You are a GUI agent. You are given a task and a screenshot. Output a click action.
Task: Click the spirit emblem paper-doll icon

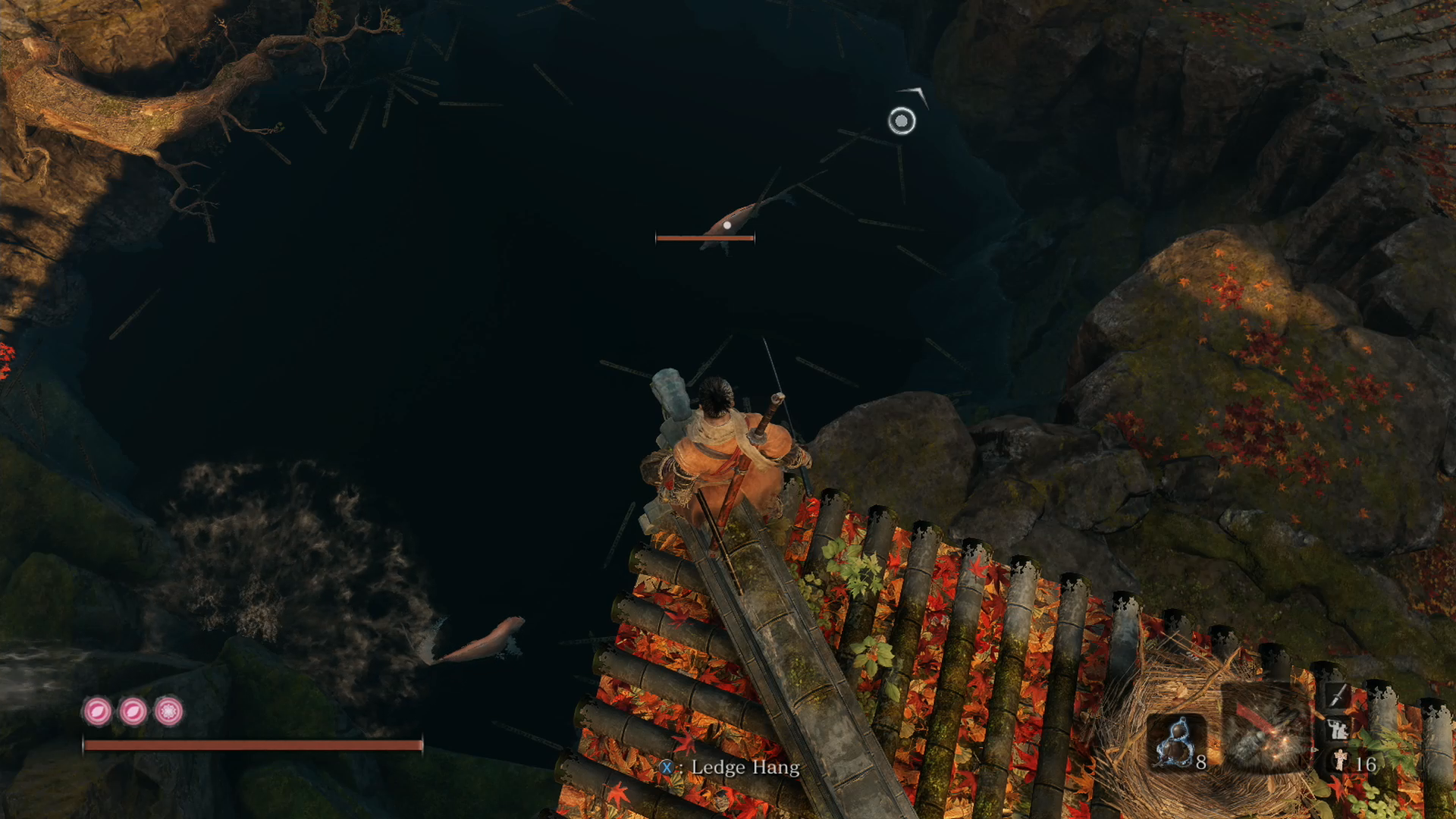[x=1340, y=761]
